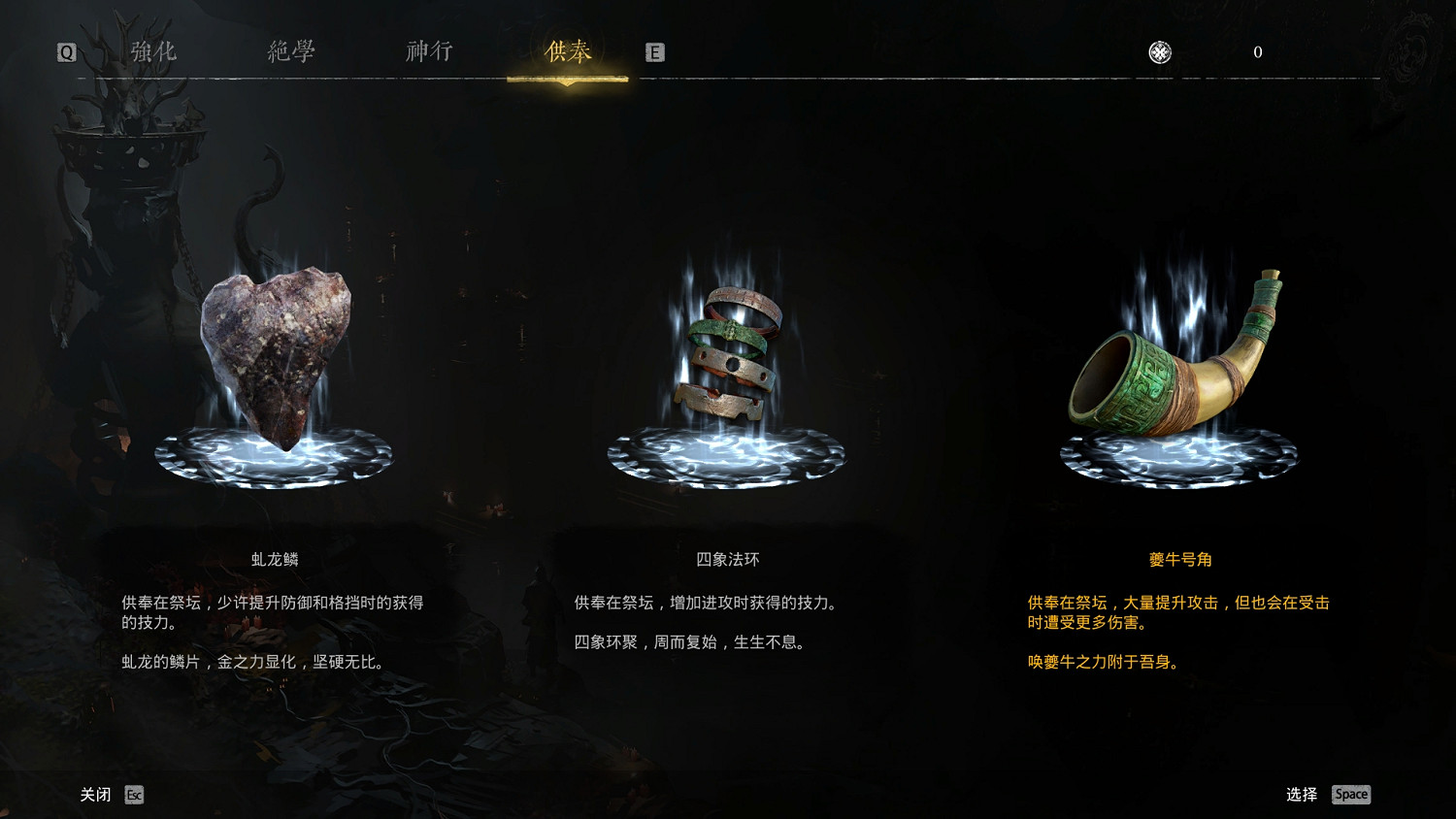Select the 四象法环 ring stack item icon

click(x=730, y=354)
